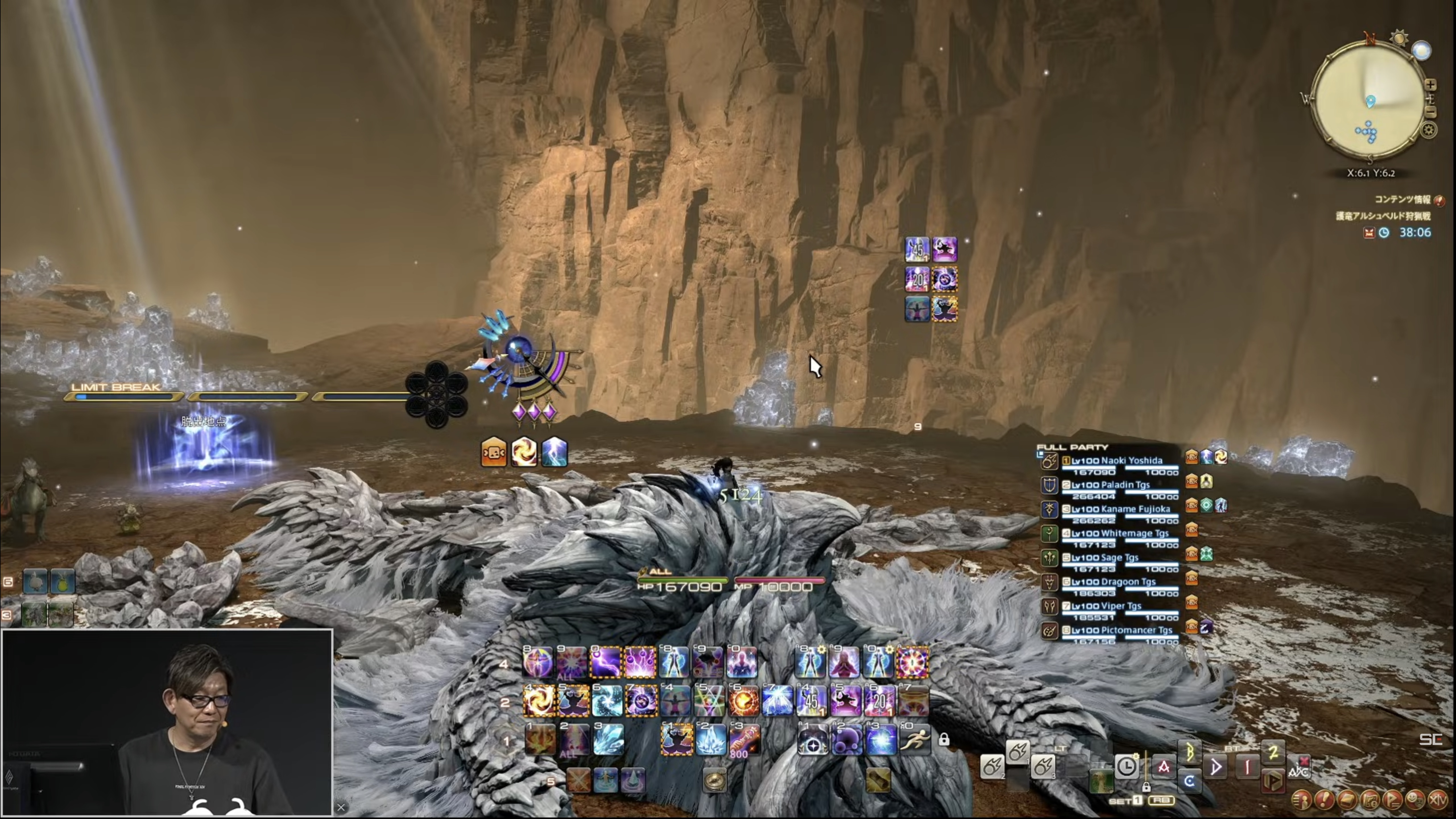Image resolution: width=1456 pixels, height=819 pixels.
Task: Close the streamer webcam overlay
Action: pos(341,808)
